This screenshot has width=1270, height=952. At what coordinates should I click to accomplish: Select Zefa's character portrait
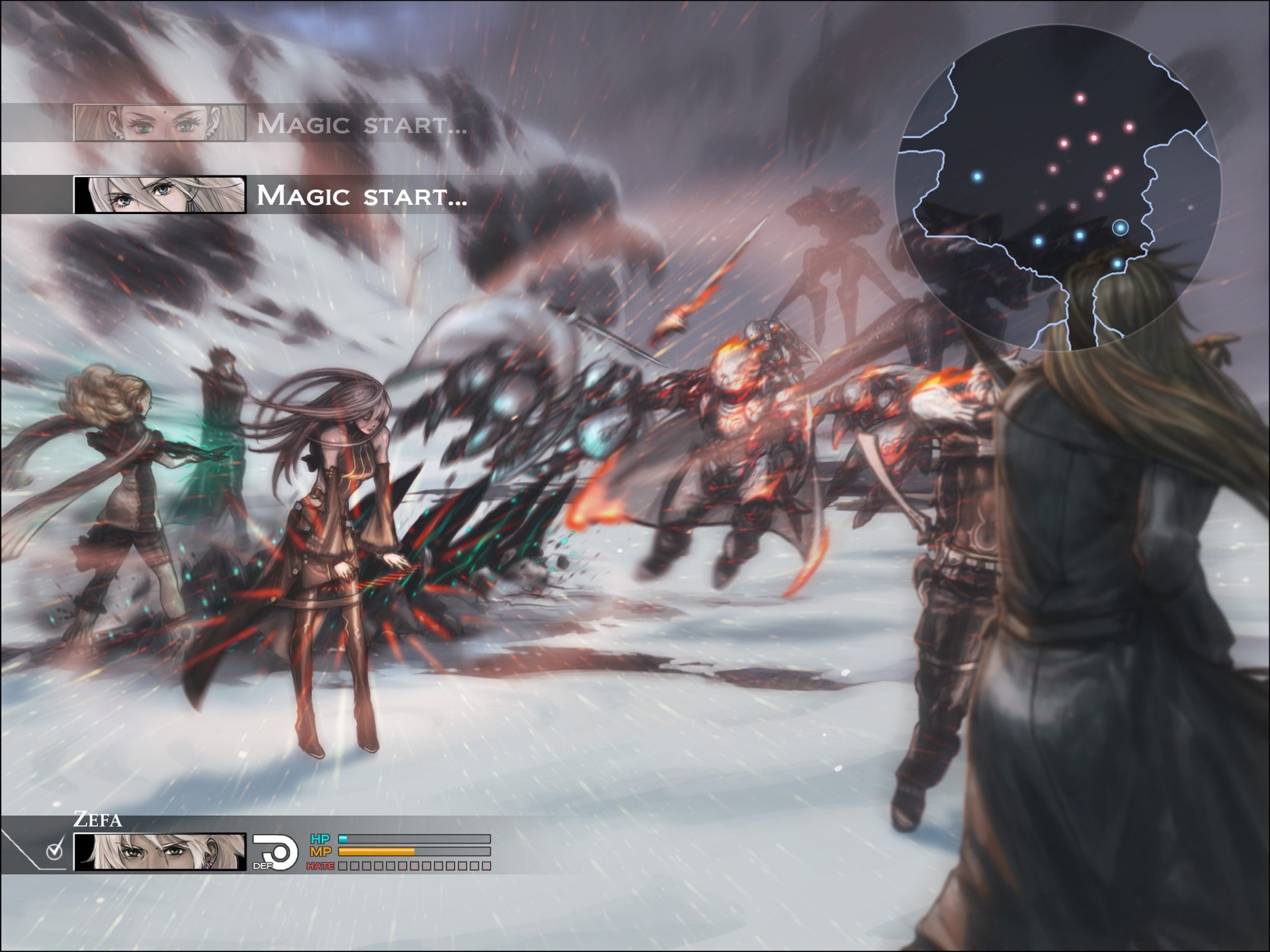160,852
